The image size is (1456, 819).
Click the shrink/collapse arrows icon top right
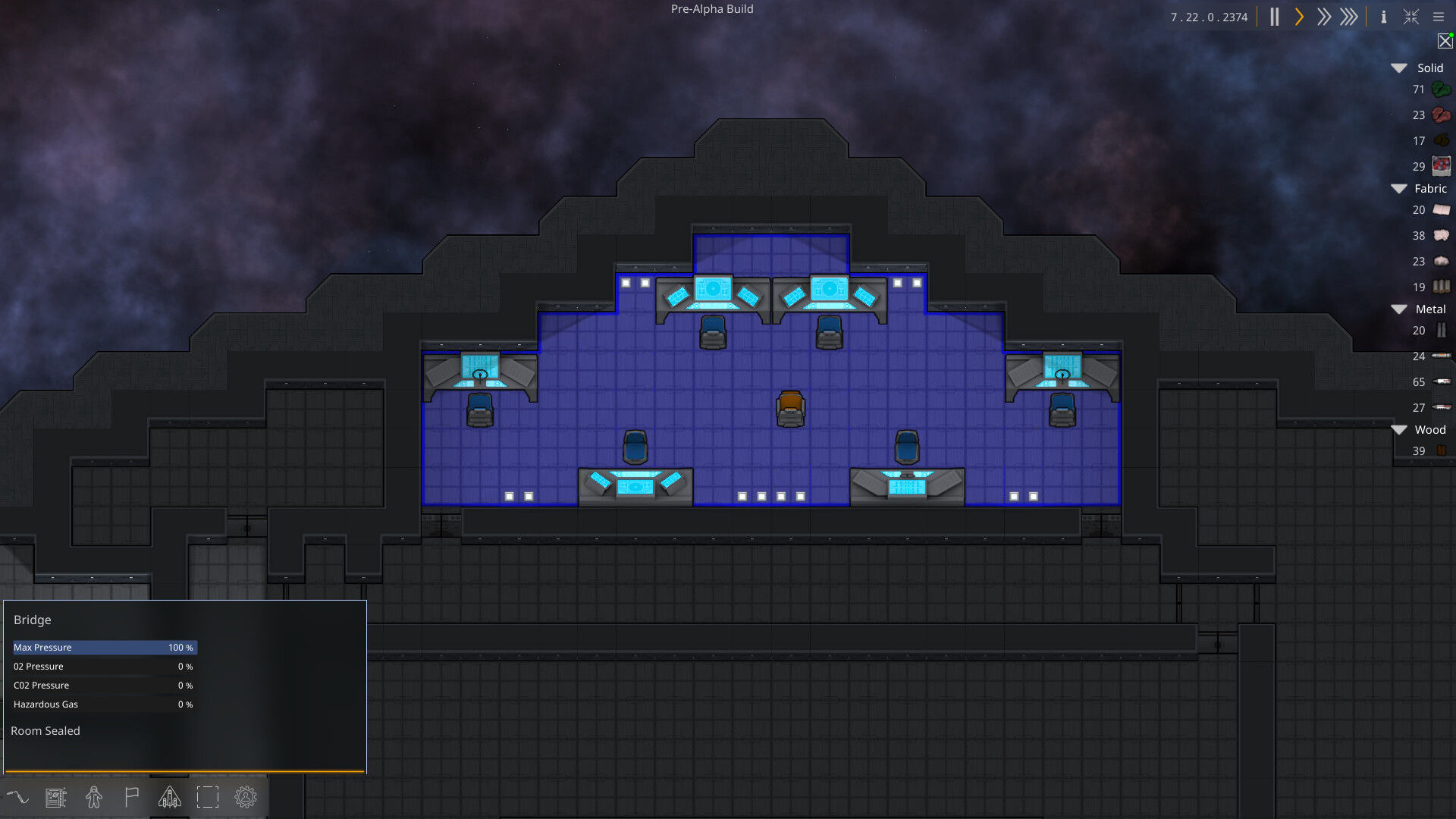(1410, 17)
